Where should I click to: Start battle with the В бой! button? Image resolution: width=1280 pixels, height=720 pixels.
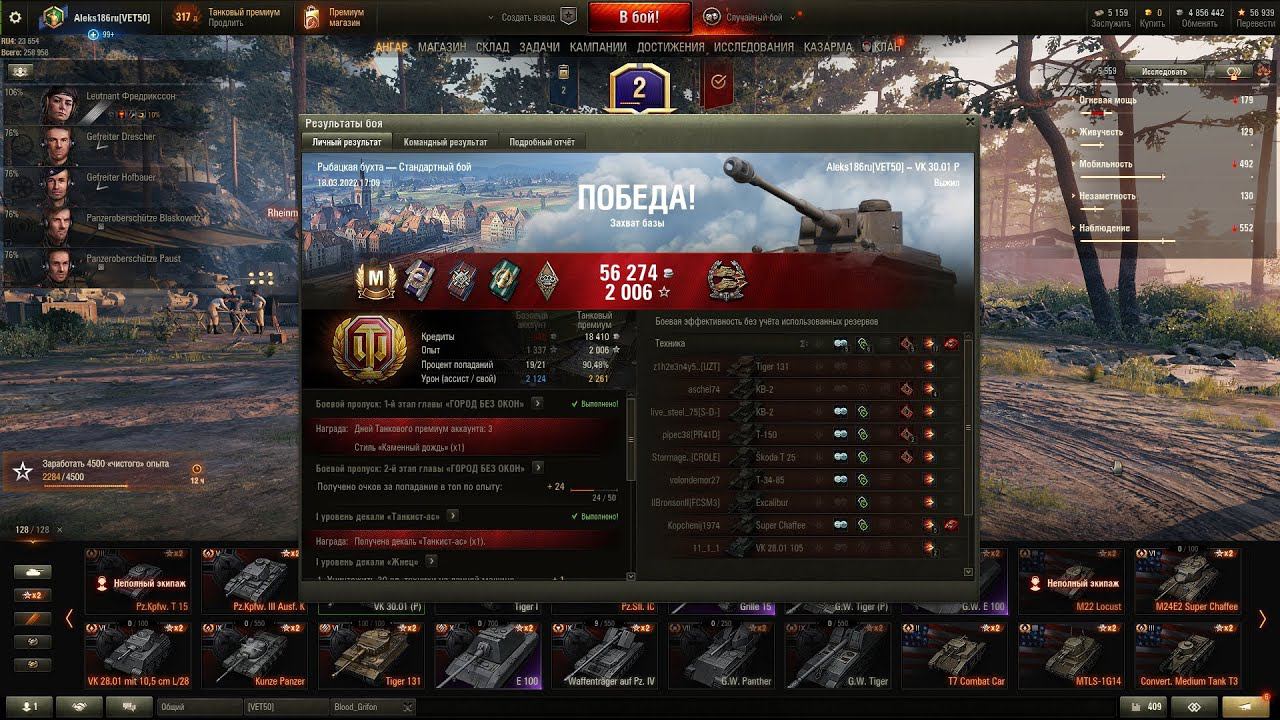coord(639,17)
